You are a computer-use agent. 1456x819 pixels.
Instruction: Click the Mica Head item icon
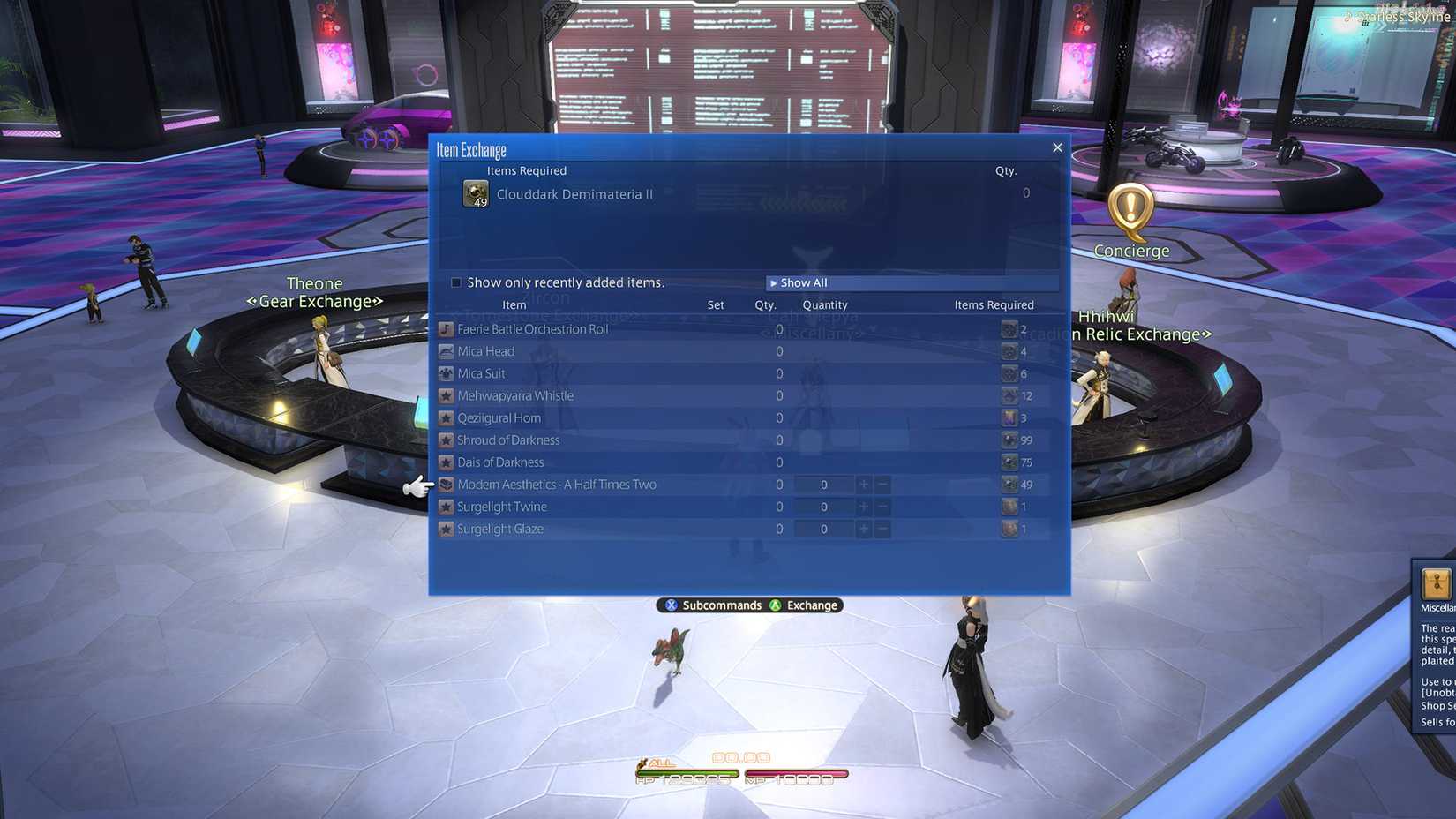coord(446,350)
